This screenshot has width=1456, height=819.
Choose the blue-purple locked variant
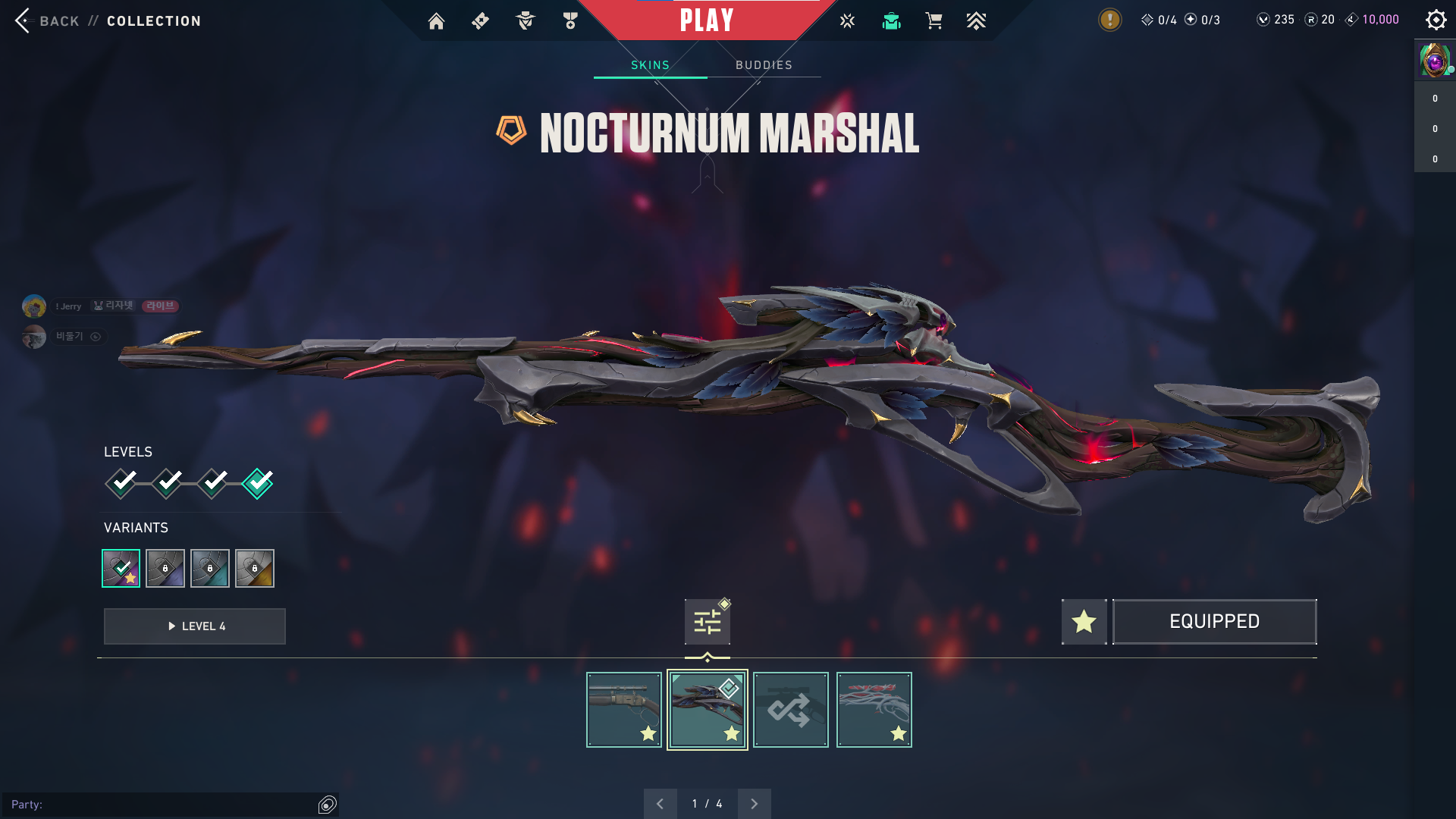[x=165, y=568]
